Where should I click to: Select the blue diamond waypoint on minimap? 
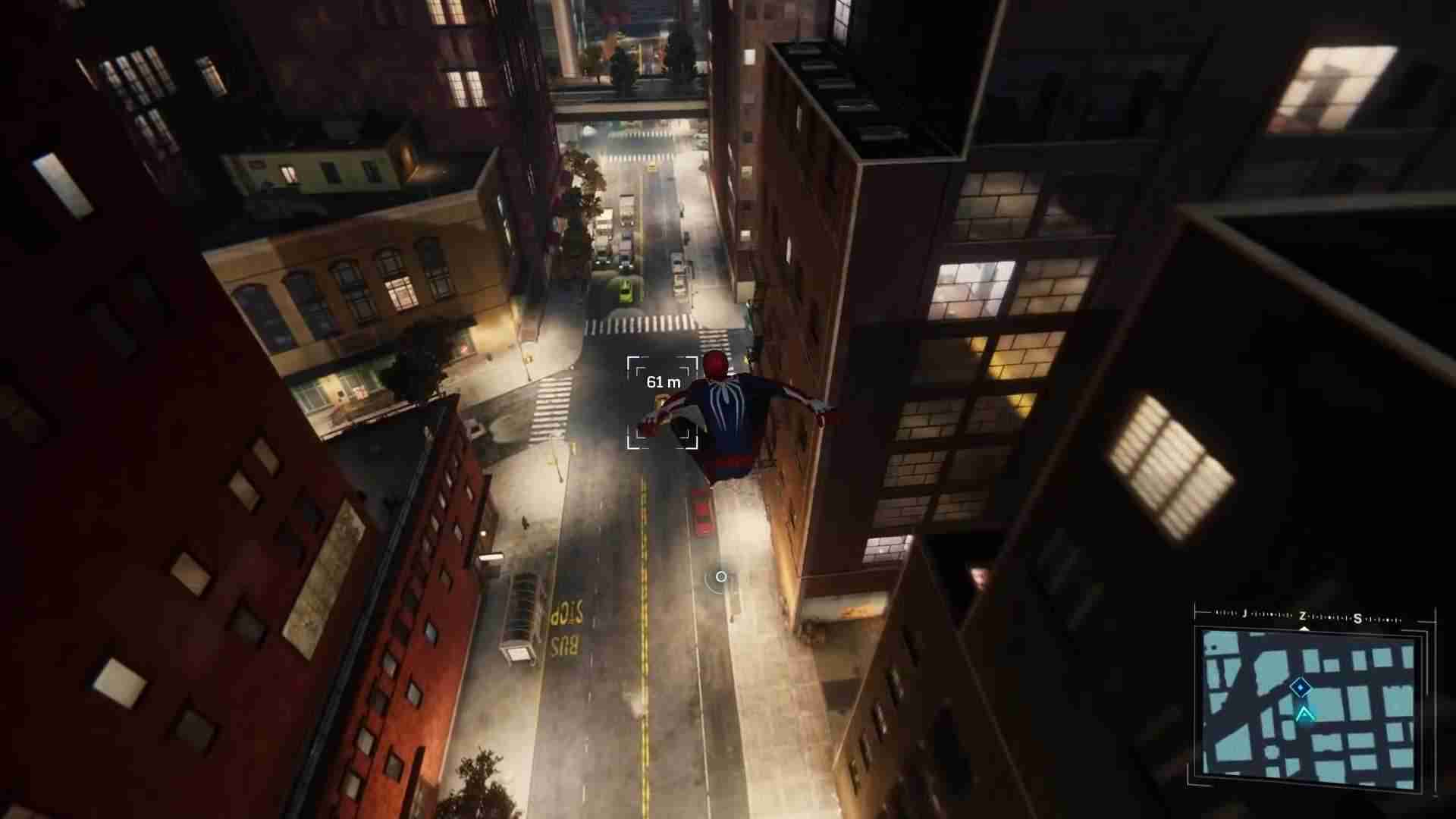(x=1300, y=688)
